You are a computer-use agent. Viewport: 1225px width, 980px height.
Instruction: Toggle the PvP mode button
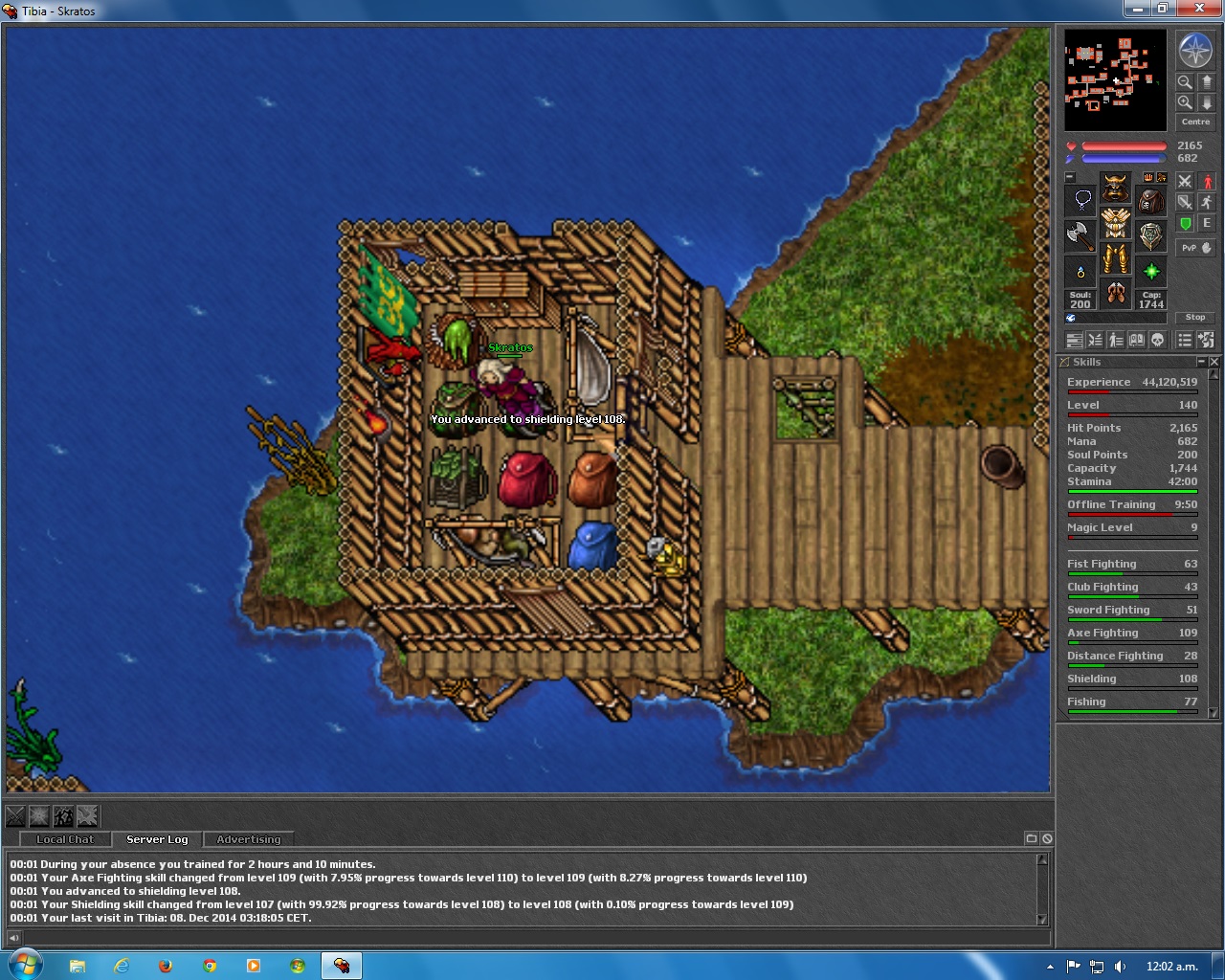point(1195,248)
